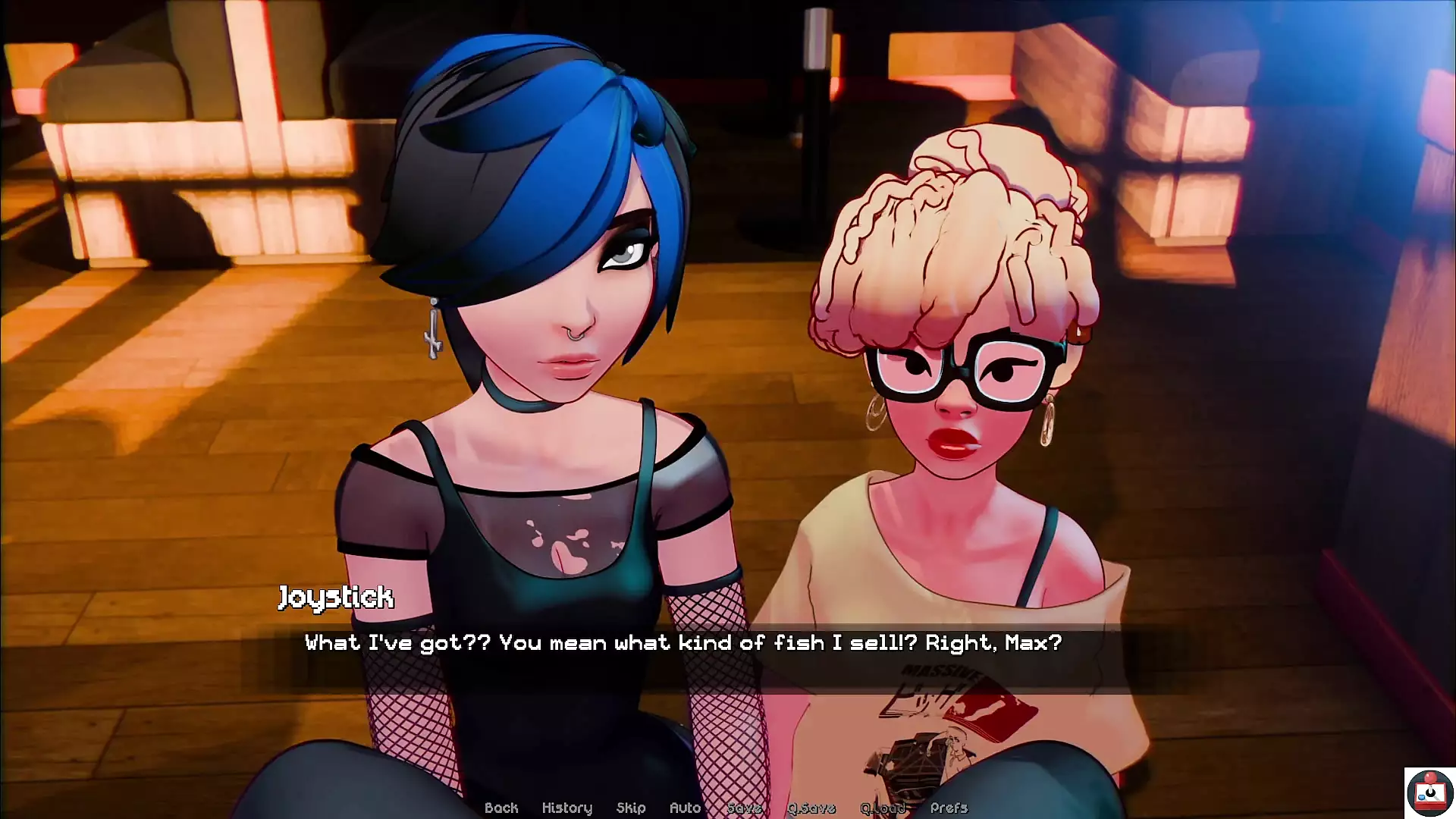The height and width of the screenshot is (819, 1456).
Task: Activate Skip to fast-forward dialogue
Action: [x=631, y=808]
